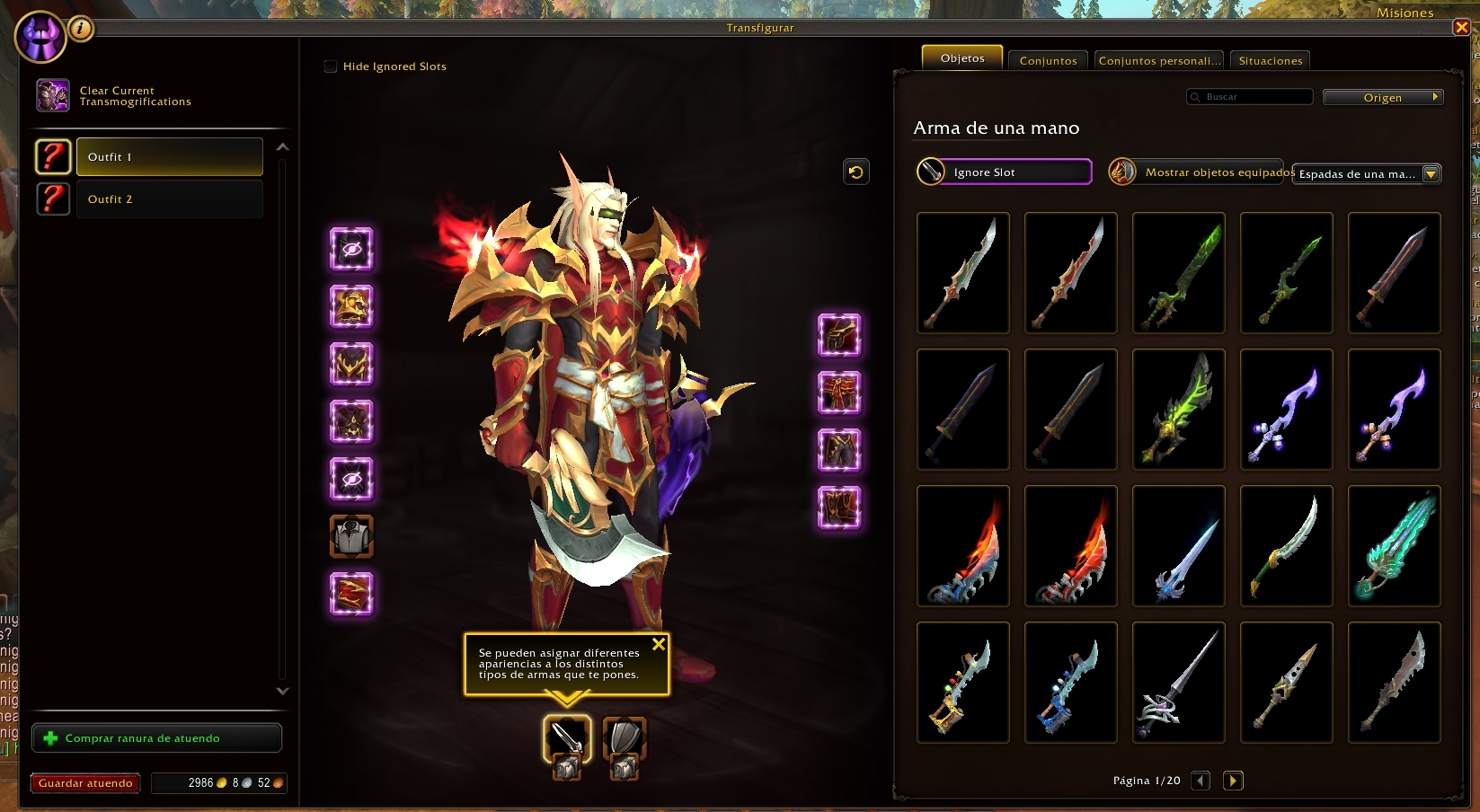Click the Ignore Slot button
The image size is (1480, 812).
(x=1004, y=172)
